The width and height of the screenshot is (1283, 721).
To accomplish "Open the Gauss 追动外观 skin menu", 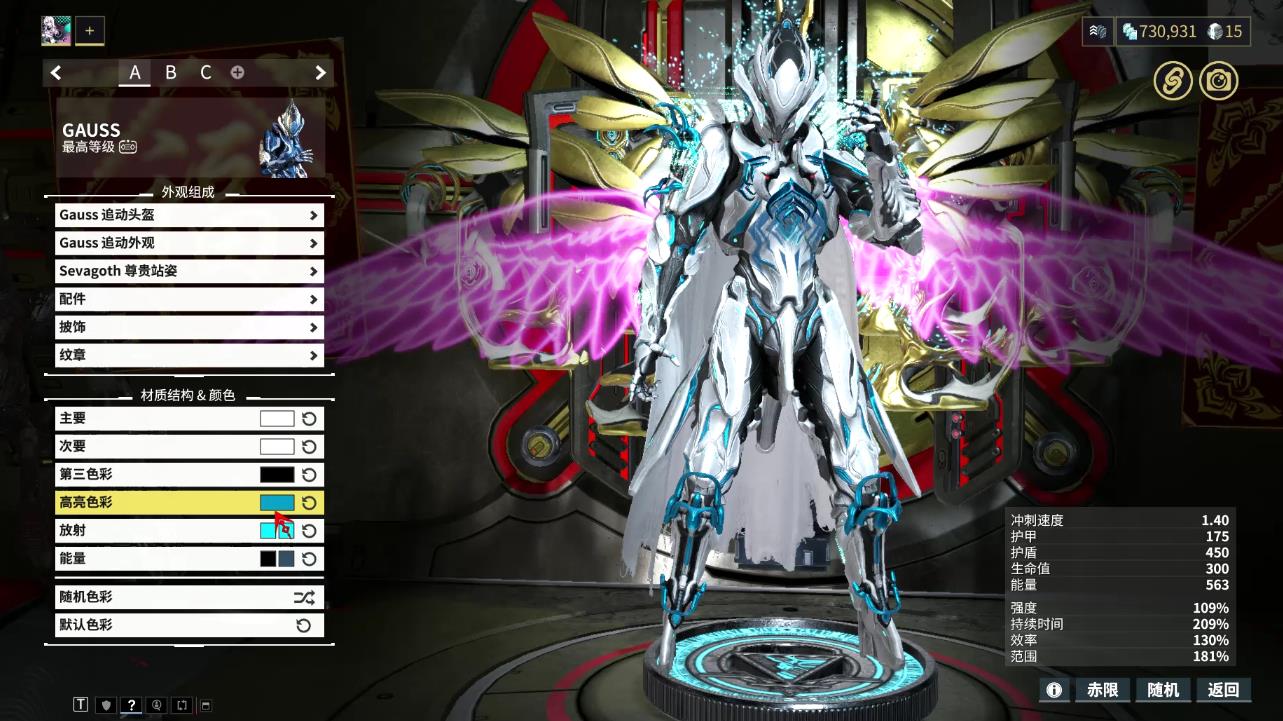I will 189,243.
